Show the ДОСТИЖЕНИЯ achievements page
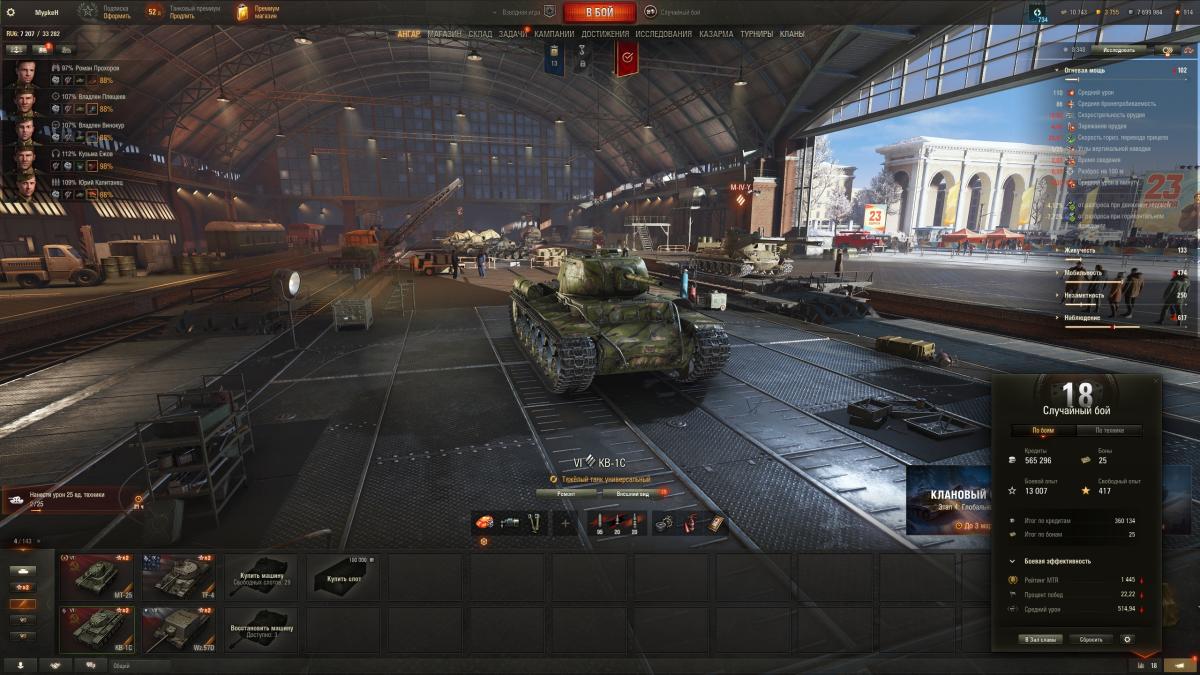The height and width of the screenshot is (675, 1200). pyautogui.click(x=605, y=34)
